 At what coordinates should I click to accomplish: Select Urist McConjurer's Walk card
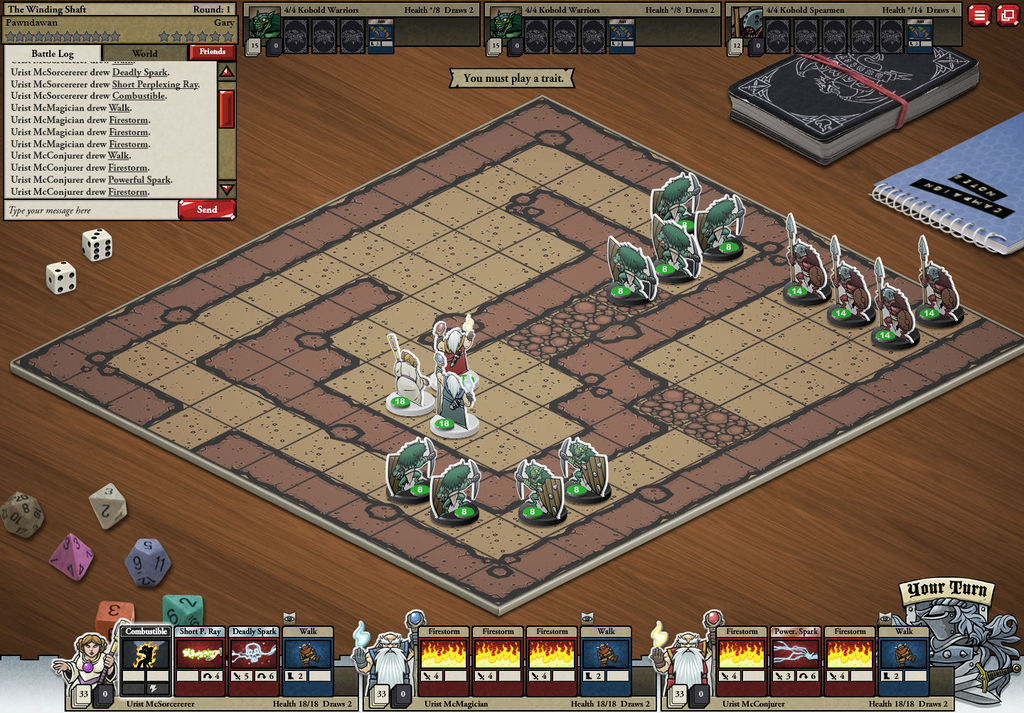[904, 660]
